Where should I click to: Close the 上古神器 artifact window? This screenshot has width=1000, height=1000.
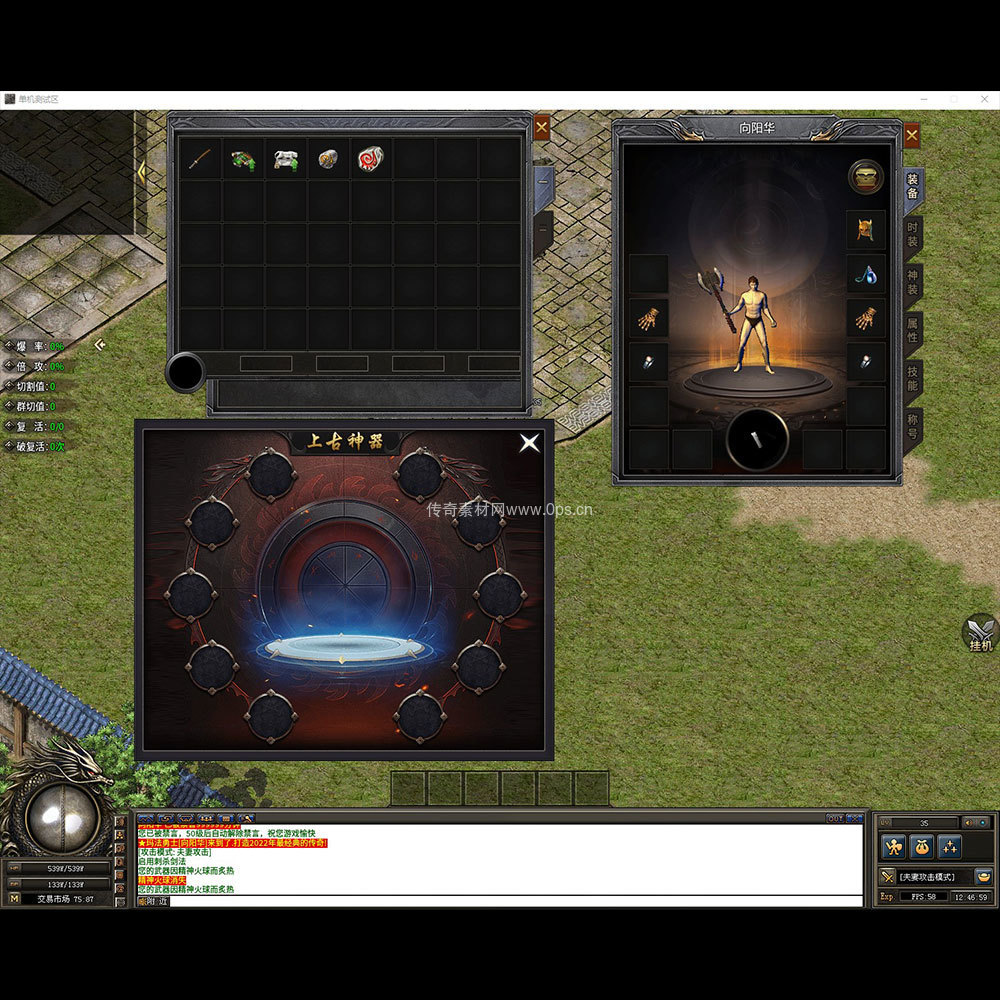point(529,442)
